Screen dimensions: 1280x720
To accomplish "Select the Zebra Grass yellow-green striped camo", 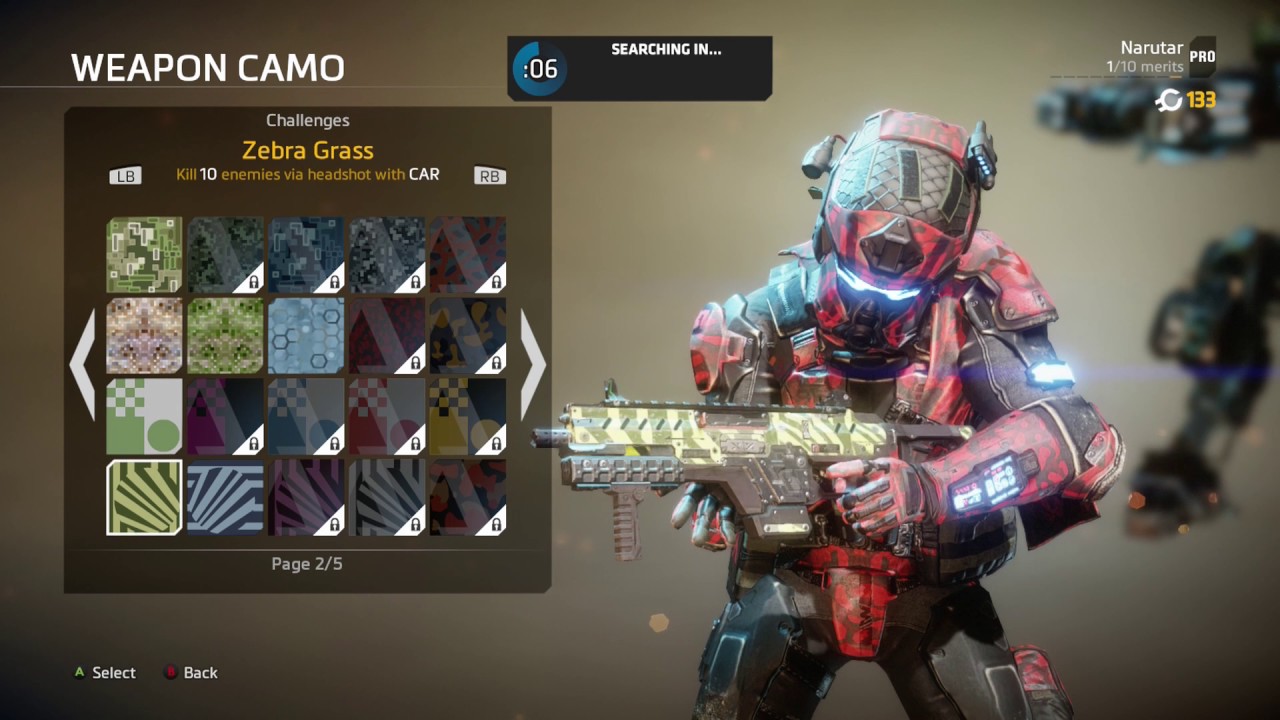I will 145,497.
